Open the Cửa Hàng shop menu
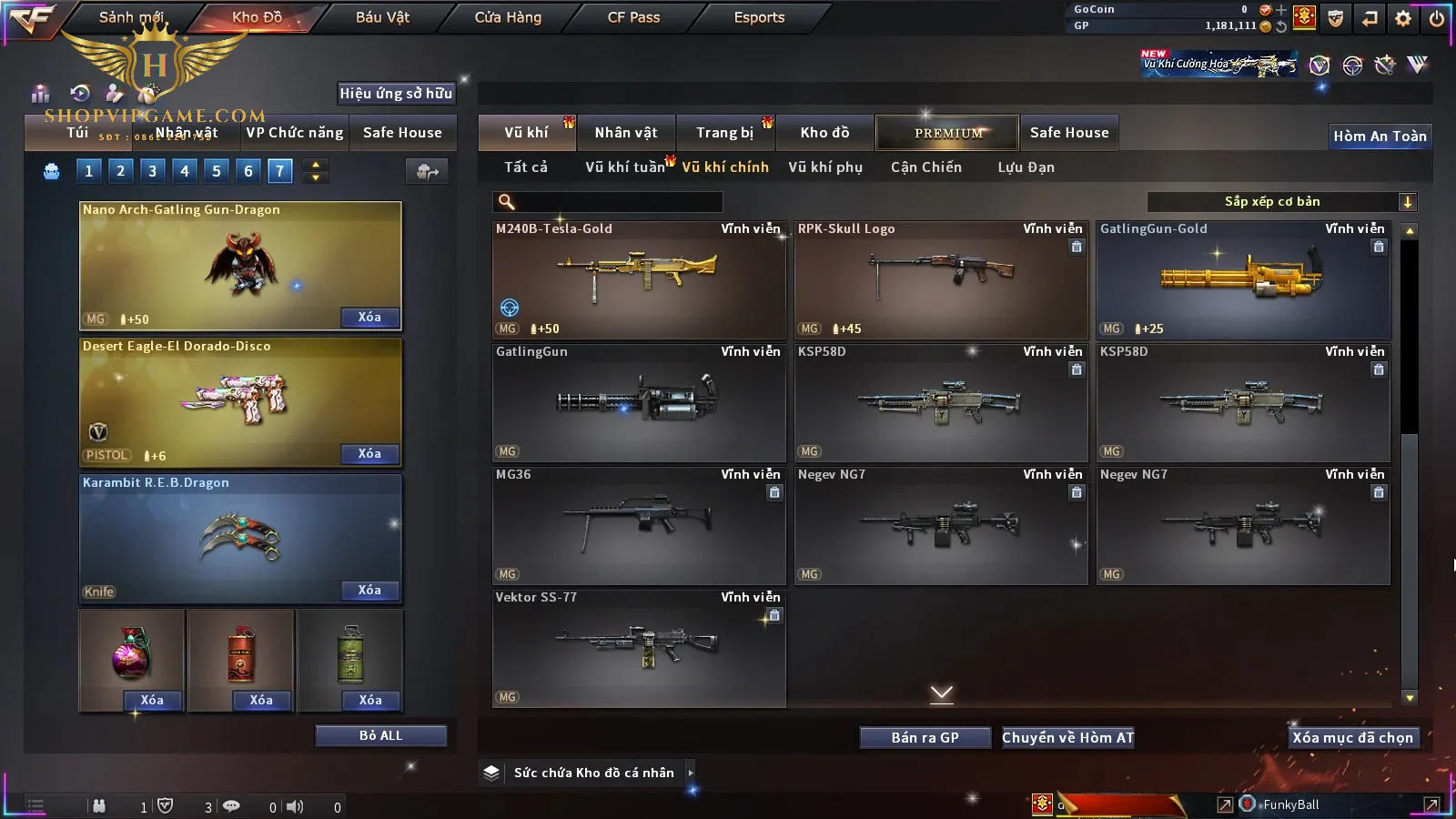The height and width of the screenshot is (819, 1456). (x=508, y=17)
